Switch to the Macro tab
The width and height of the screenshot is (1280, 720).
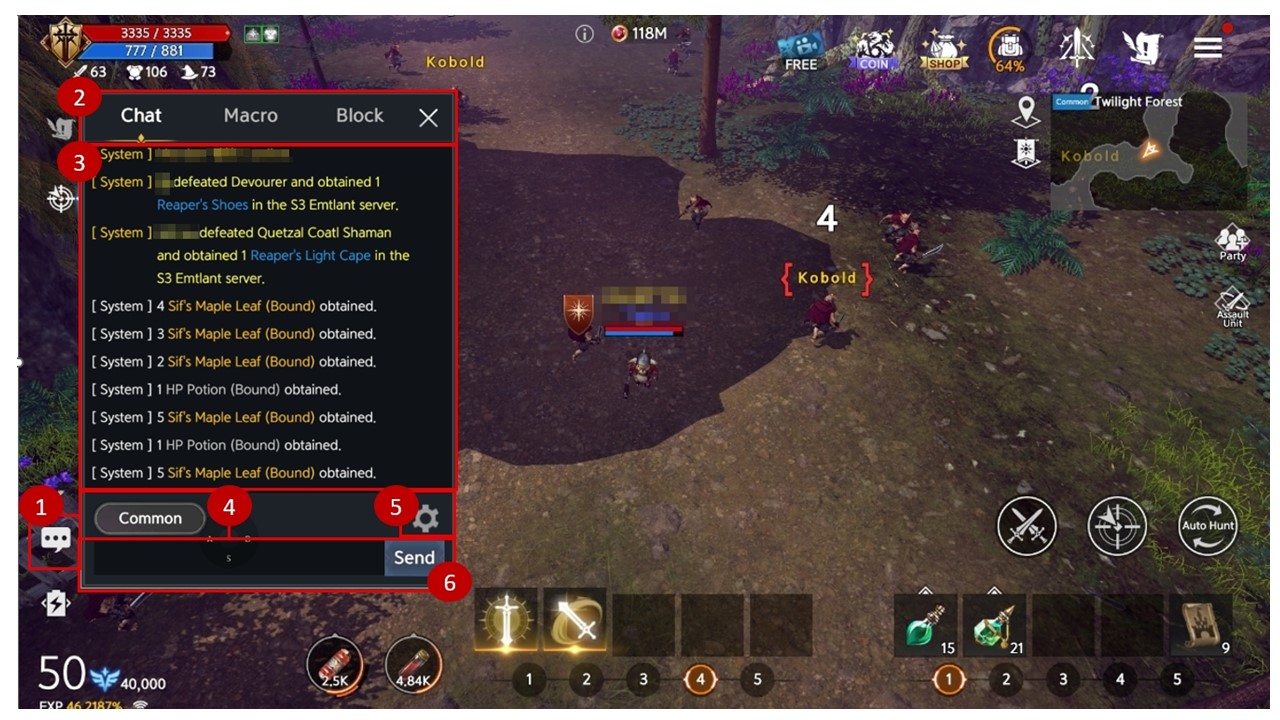250,116
